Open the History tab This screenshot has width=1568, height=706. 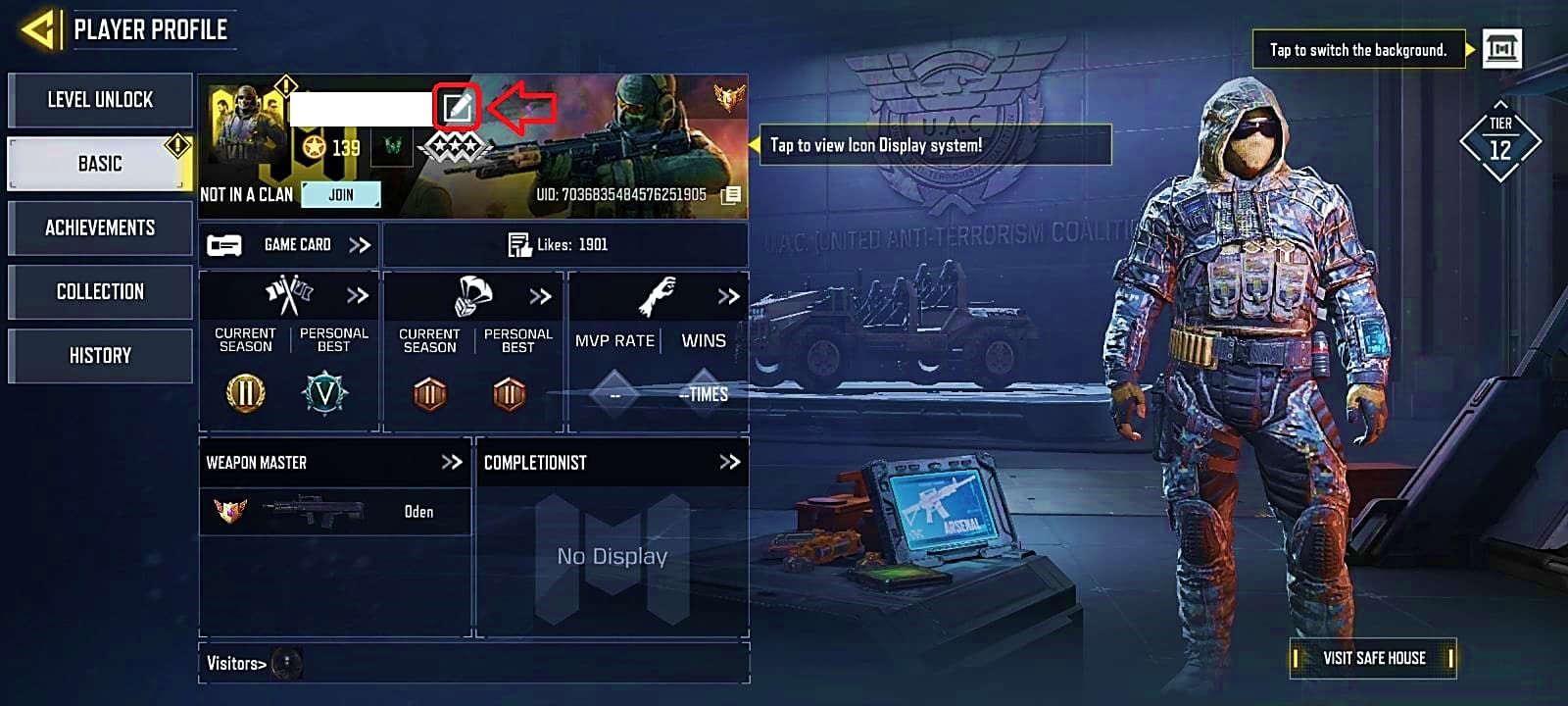100,355
